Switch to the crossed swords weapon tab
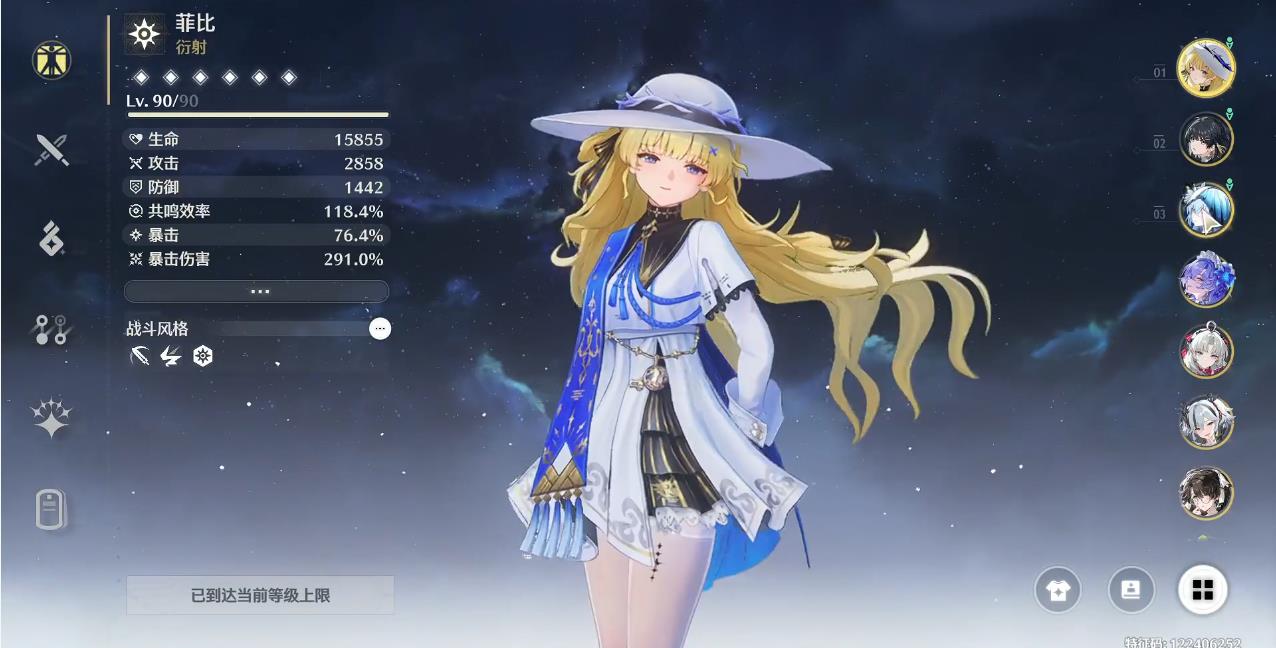 (x=51, y=150)
